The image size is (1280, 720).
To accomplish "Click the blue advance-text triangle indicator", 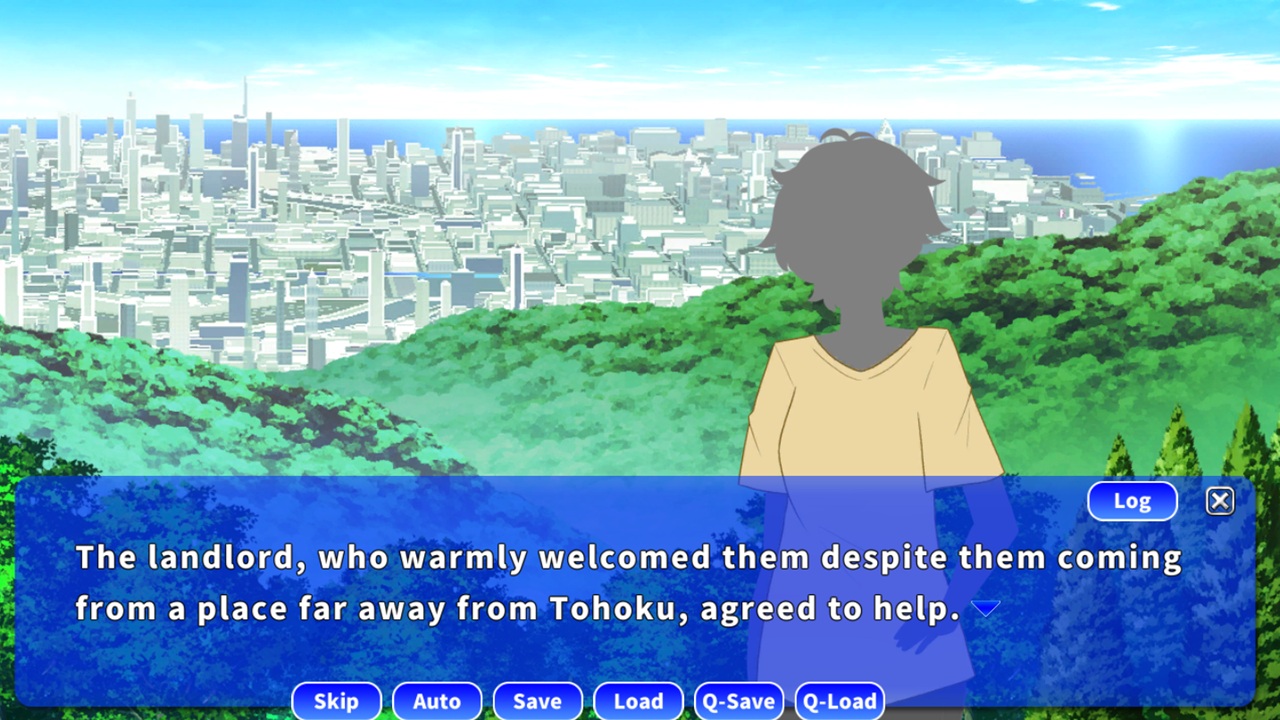I will coord(986,607).
